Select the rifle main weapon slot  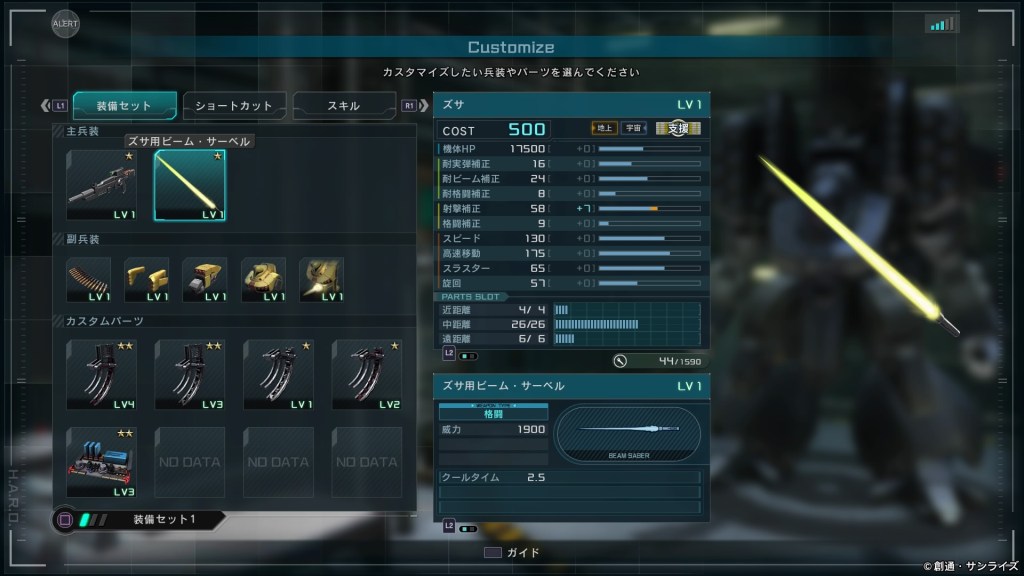pyautogui.click(x=101, y=185)
